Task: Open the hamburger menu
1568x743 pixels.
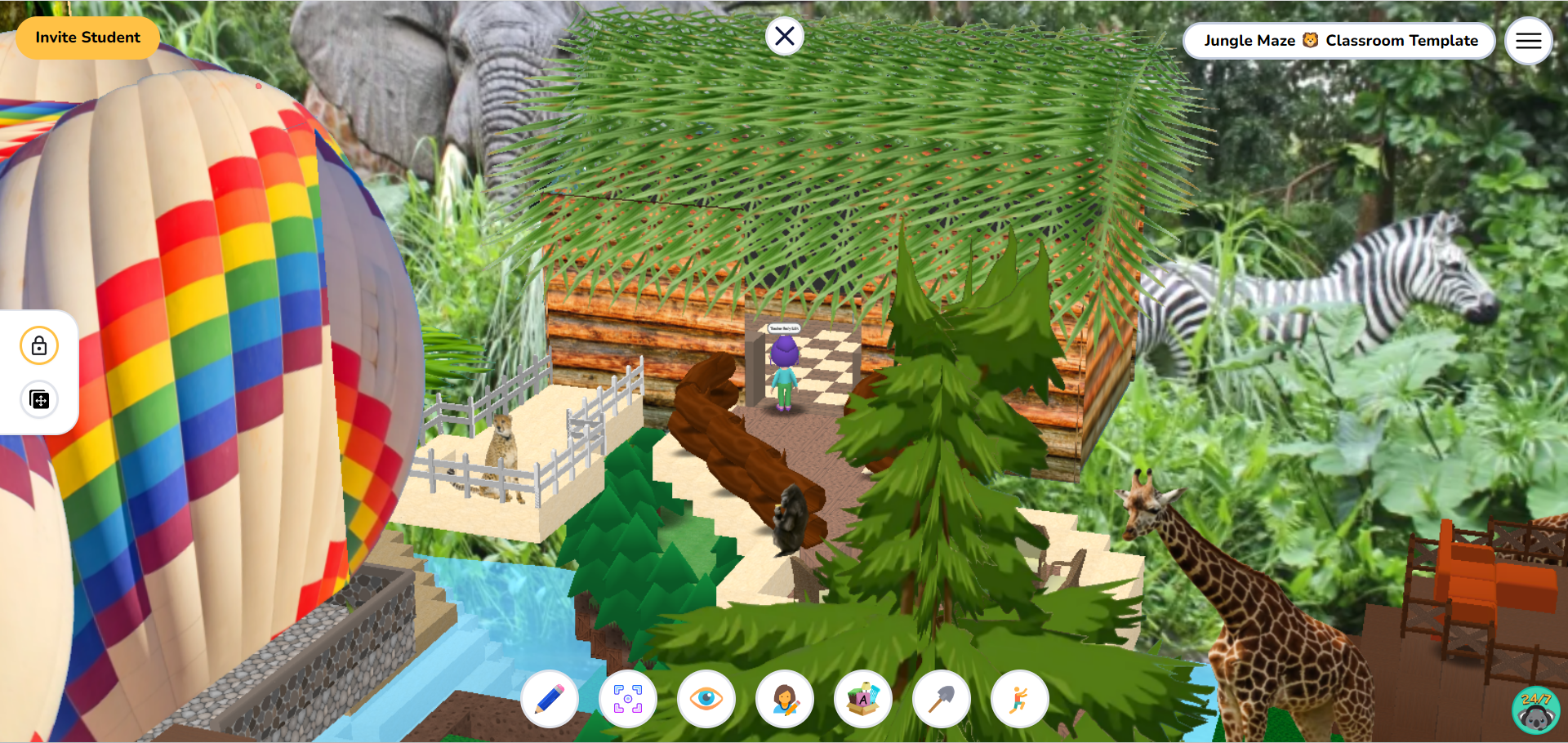Action: click(x=1528, y=40)
